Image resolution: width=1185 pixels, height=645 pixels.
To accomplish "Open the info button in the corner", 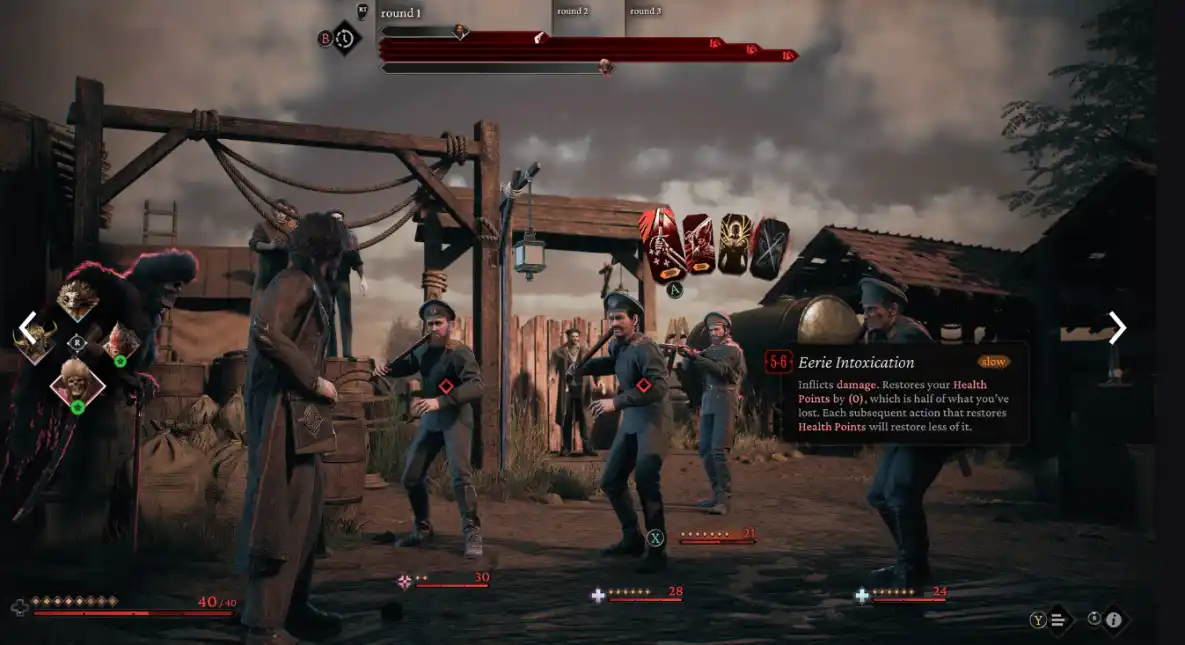I will coord(1113,620).
